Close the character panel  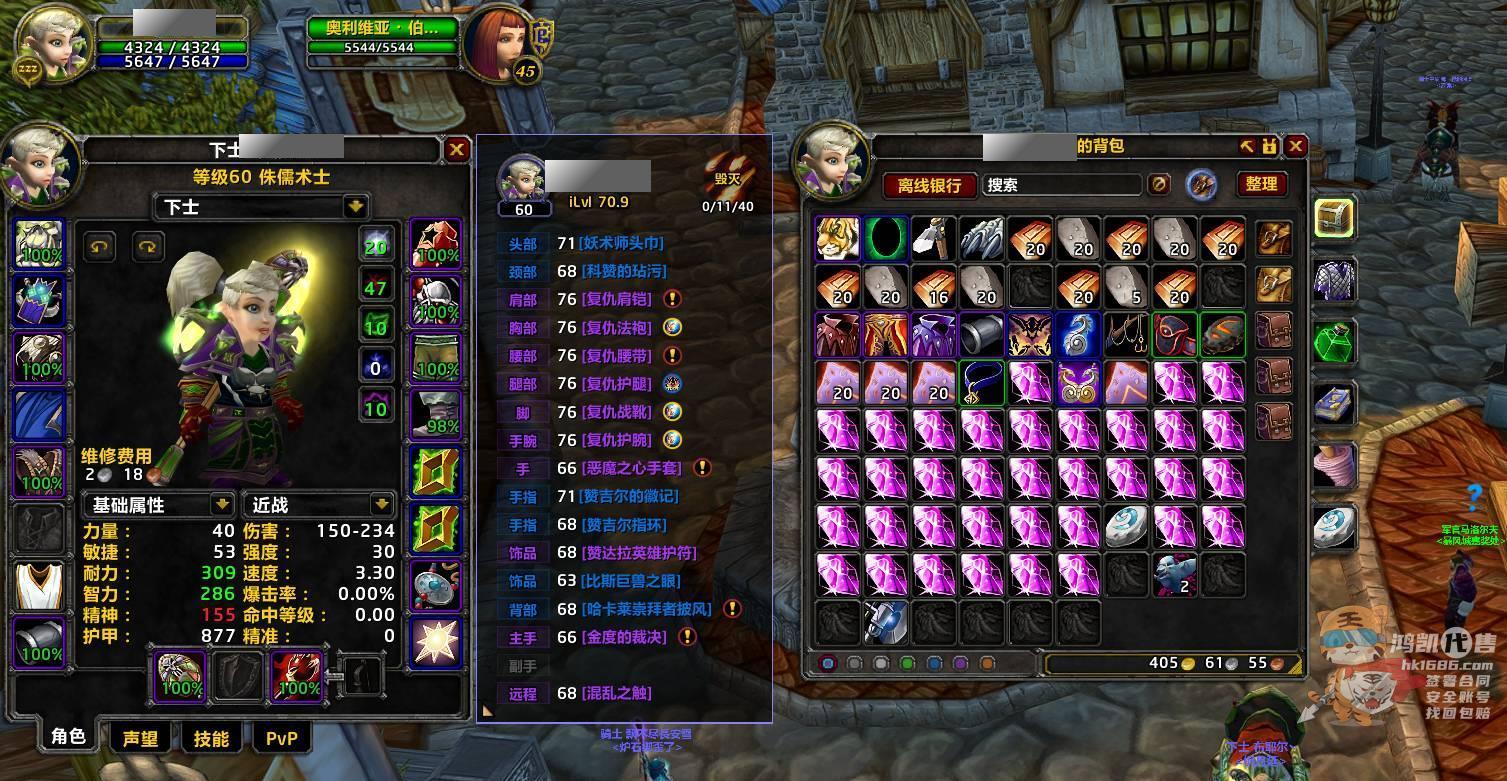[x=457, y=150]
